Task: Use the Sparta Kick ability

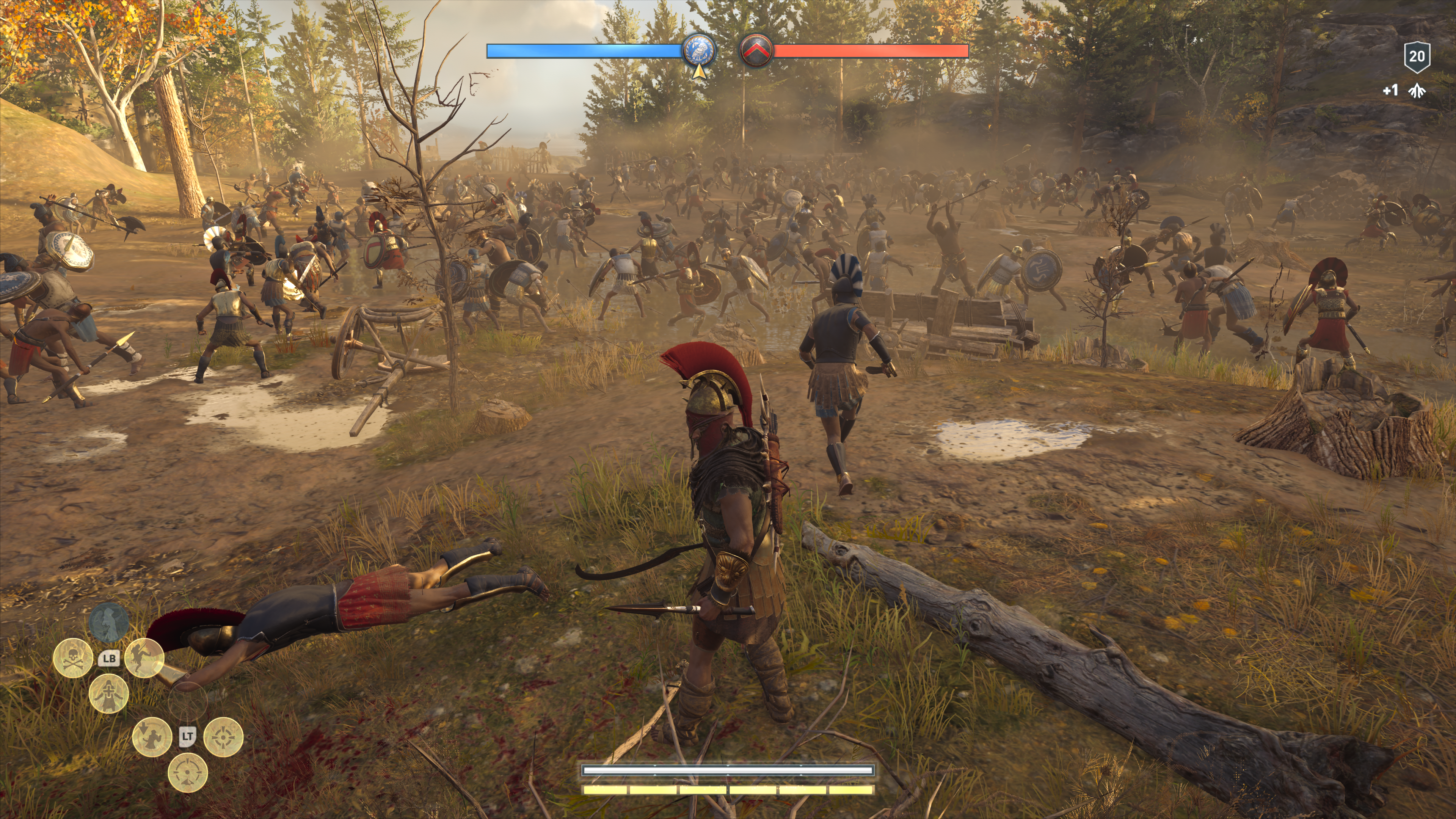Action: (144, 657)
